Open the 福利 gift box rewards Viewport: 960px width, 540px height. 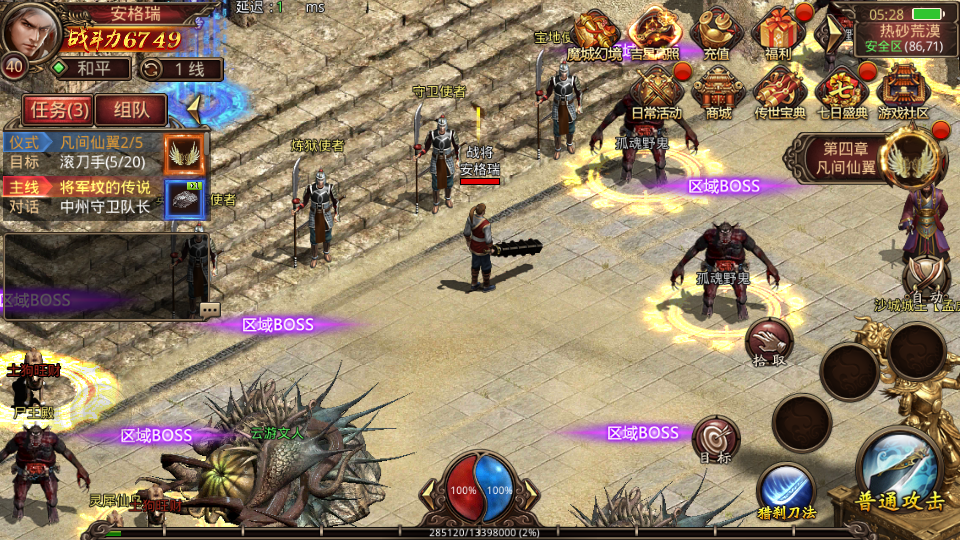tap(777, 34)
